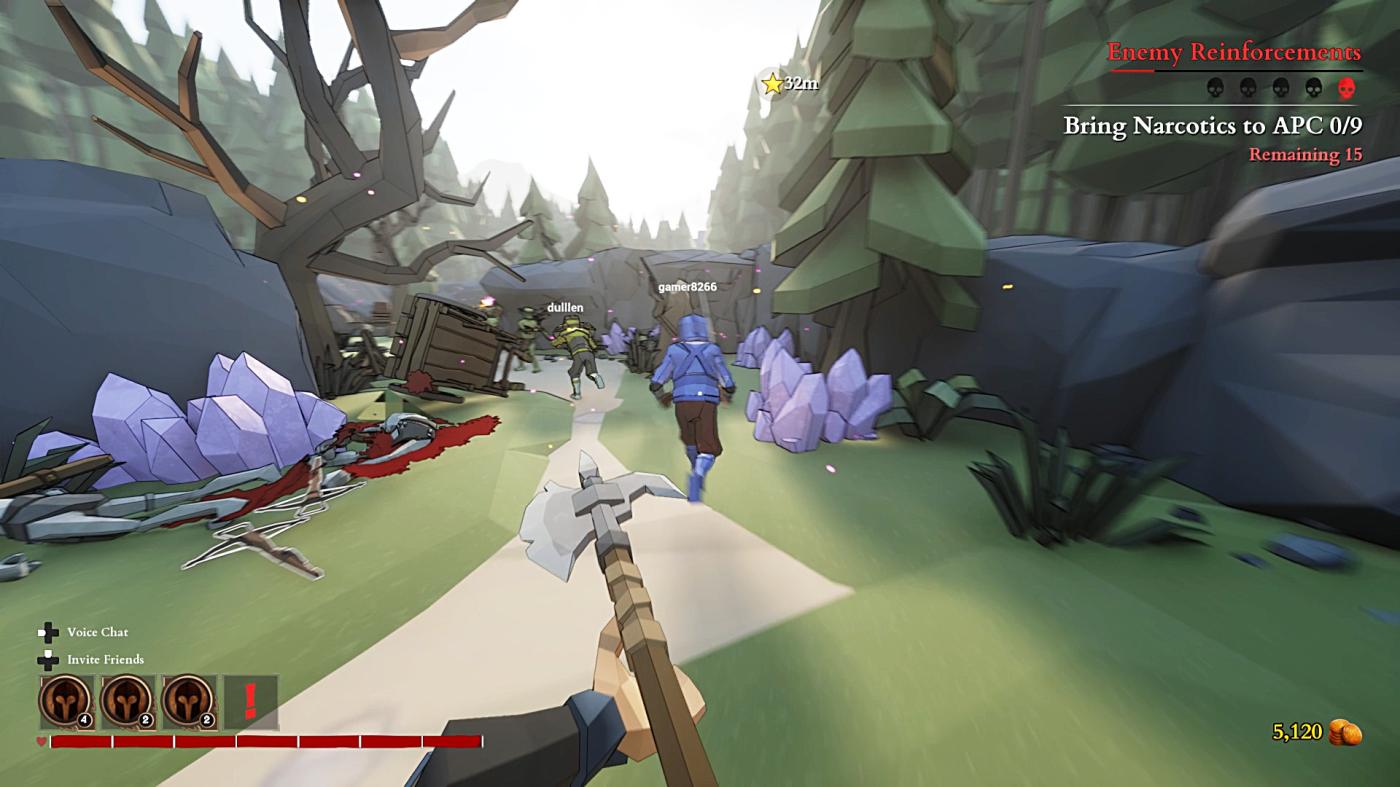Click the Enemy Reinforcements header
The height and width of the screenshot is (787, 1400).
pos(1233,52)
